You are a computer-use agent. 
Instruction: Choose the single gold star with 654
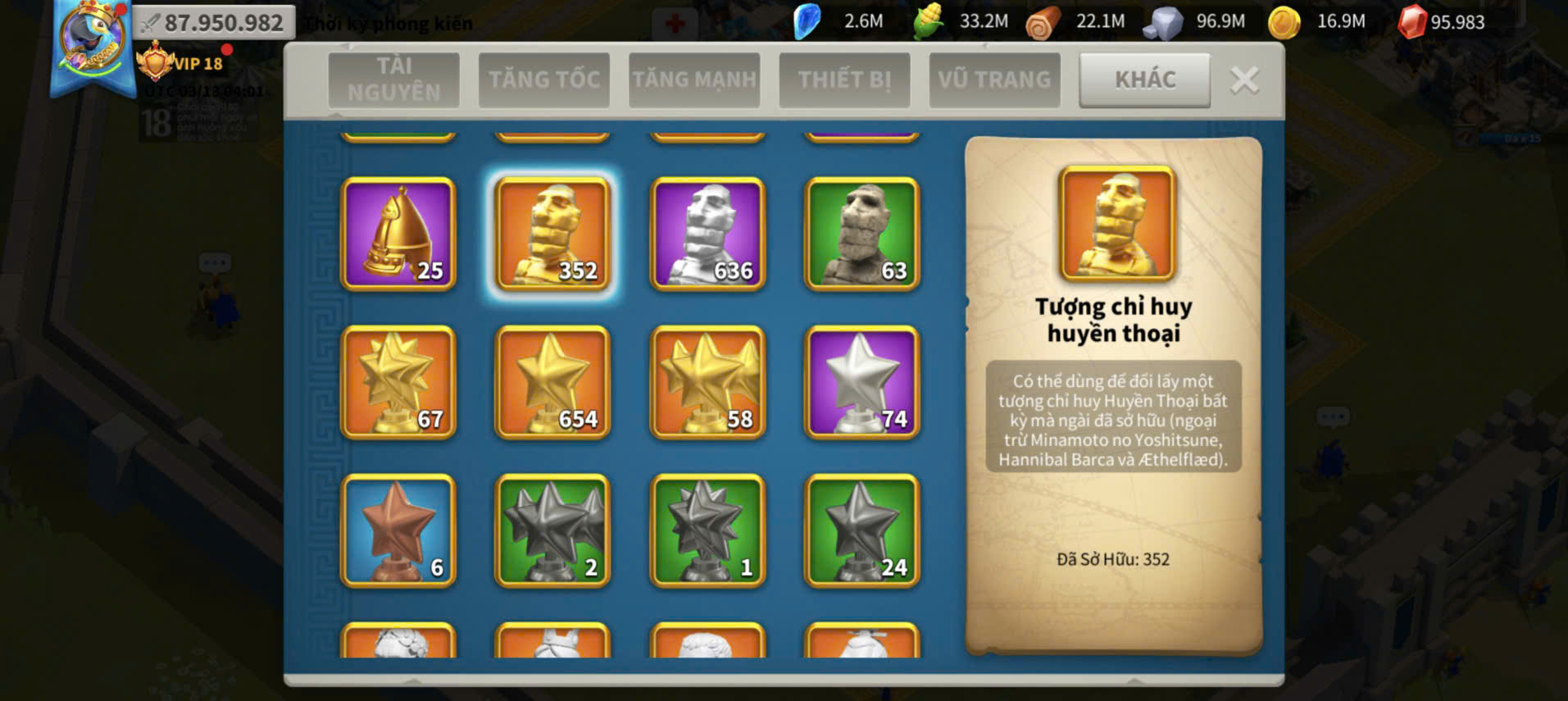coord(552,382)
